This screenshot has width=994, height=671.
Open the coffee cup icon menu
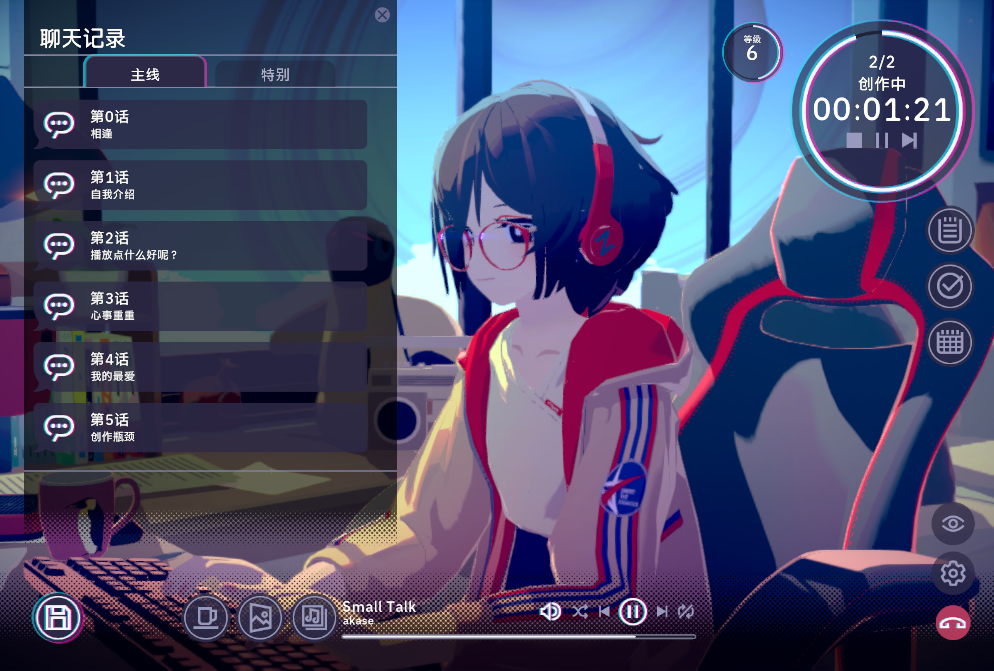[206, 617]
